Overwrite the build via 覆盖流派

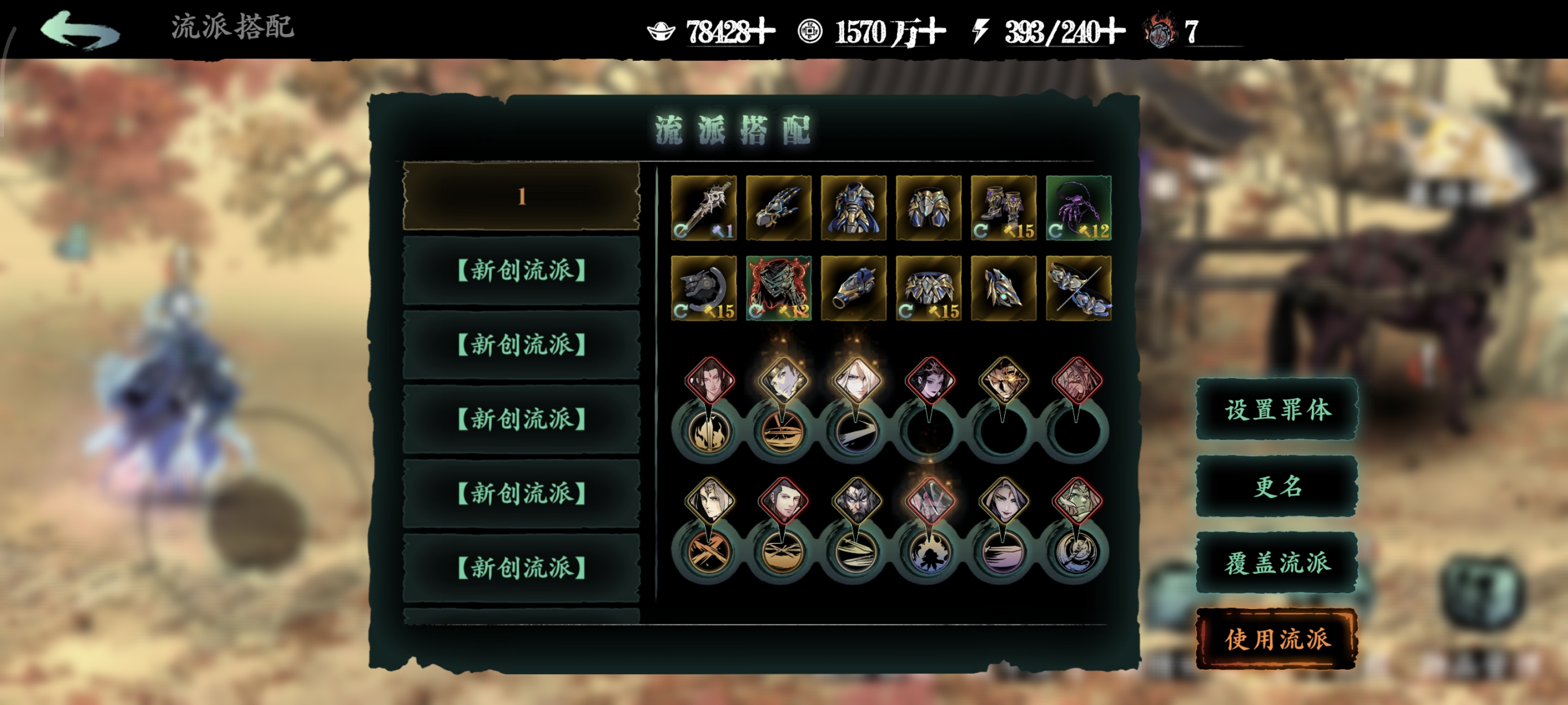point(1277,563)
